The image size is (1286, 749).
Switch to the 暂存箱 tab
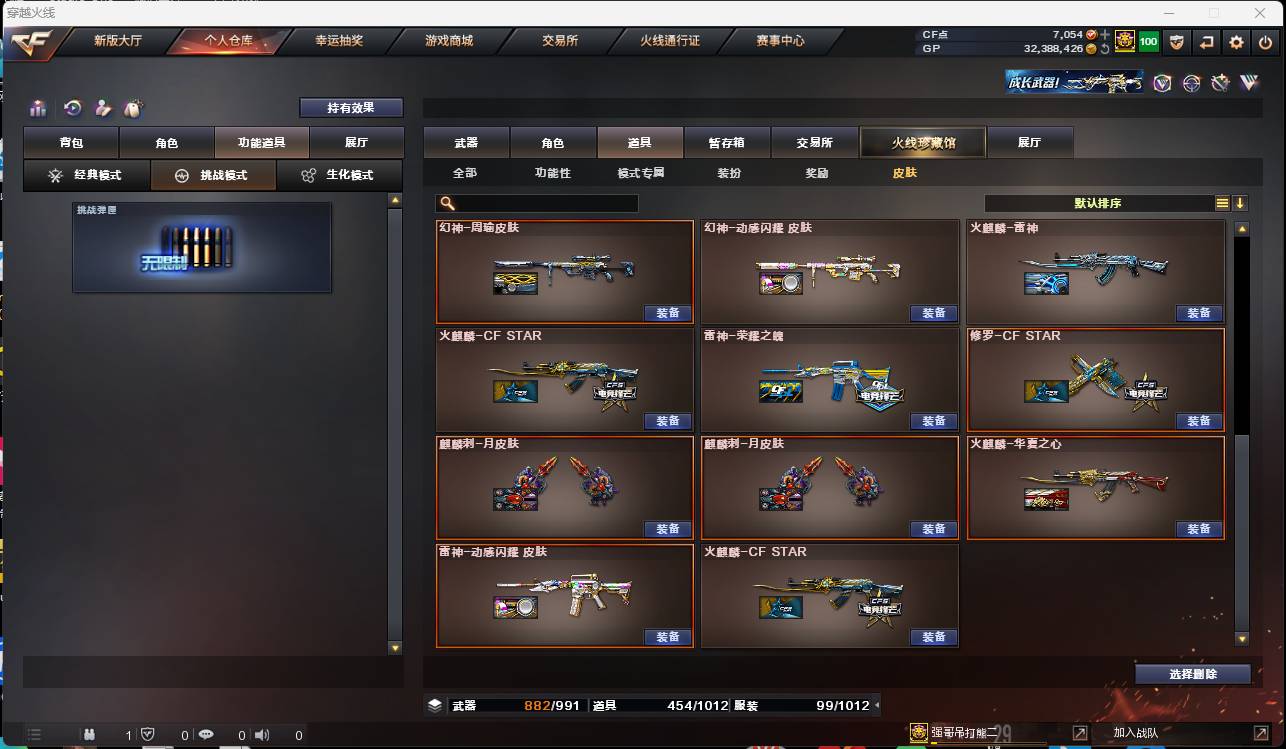[727, 142]
